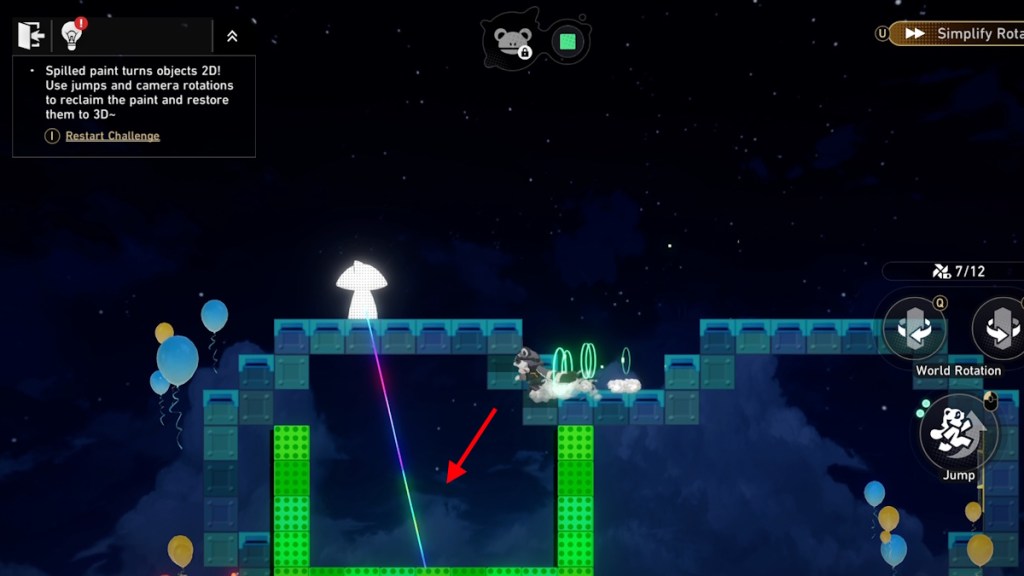The height and width of the screenshot is (576, 1024).
Task: Choose the Restart Challenge link
Action: 112,136
